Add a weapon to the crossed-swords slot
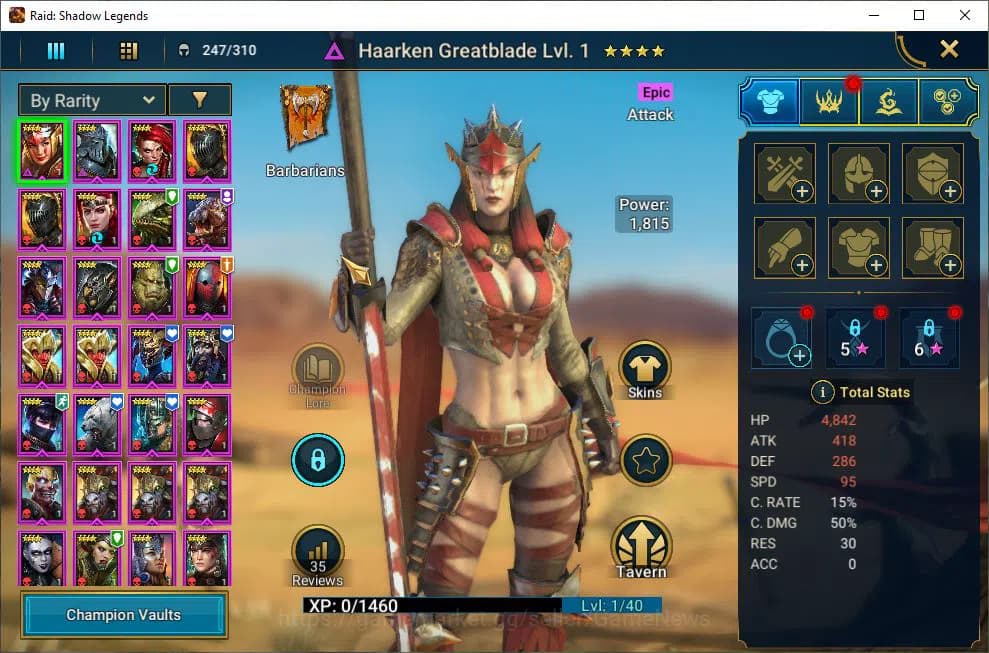This screenshot has height=653, width=989. click(x=784, y=173)
